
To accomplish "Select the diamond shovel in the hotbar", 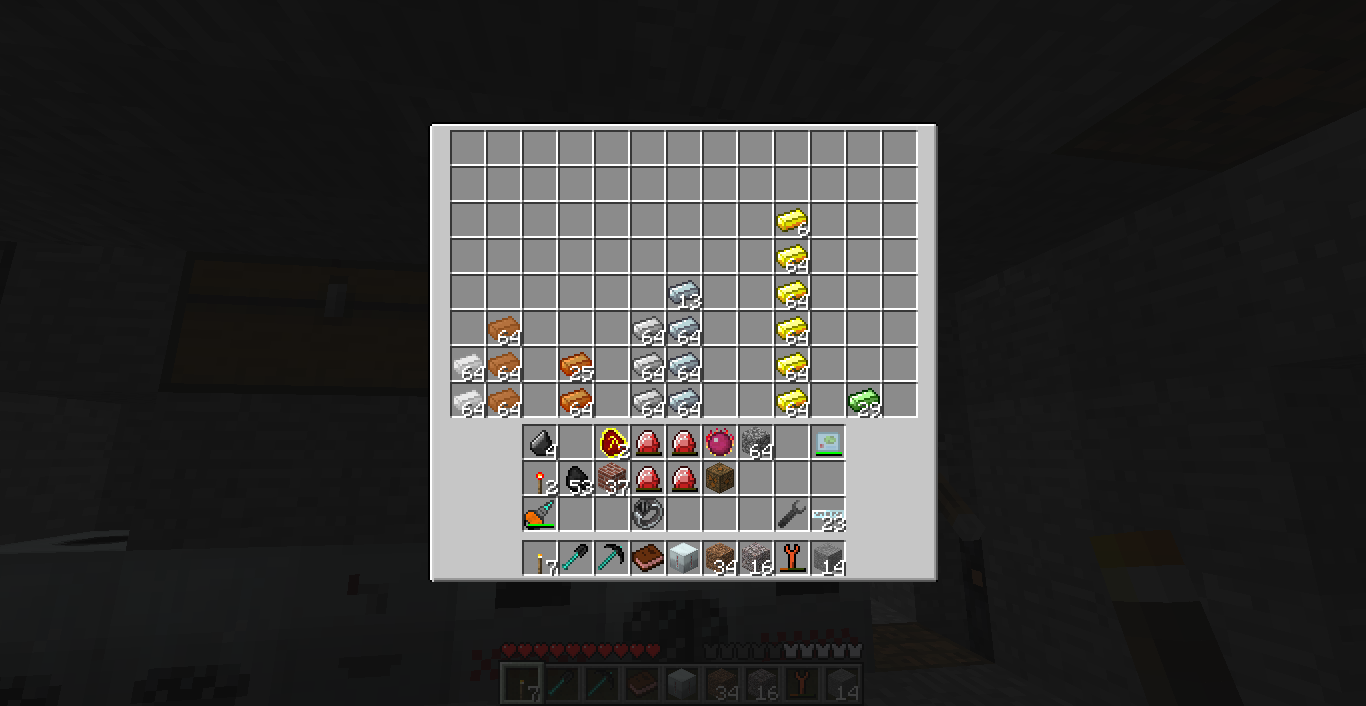I will (x=576, y=558).
